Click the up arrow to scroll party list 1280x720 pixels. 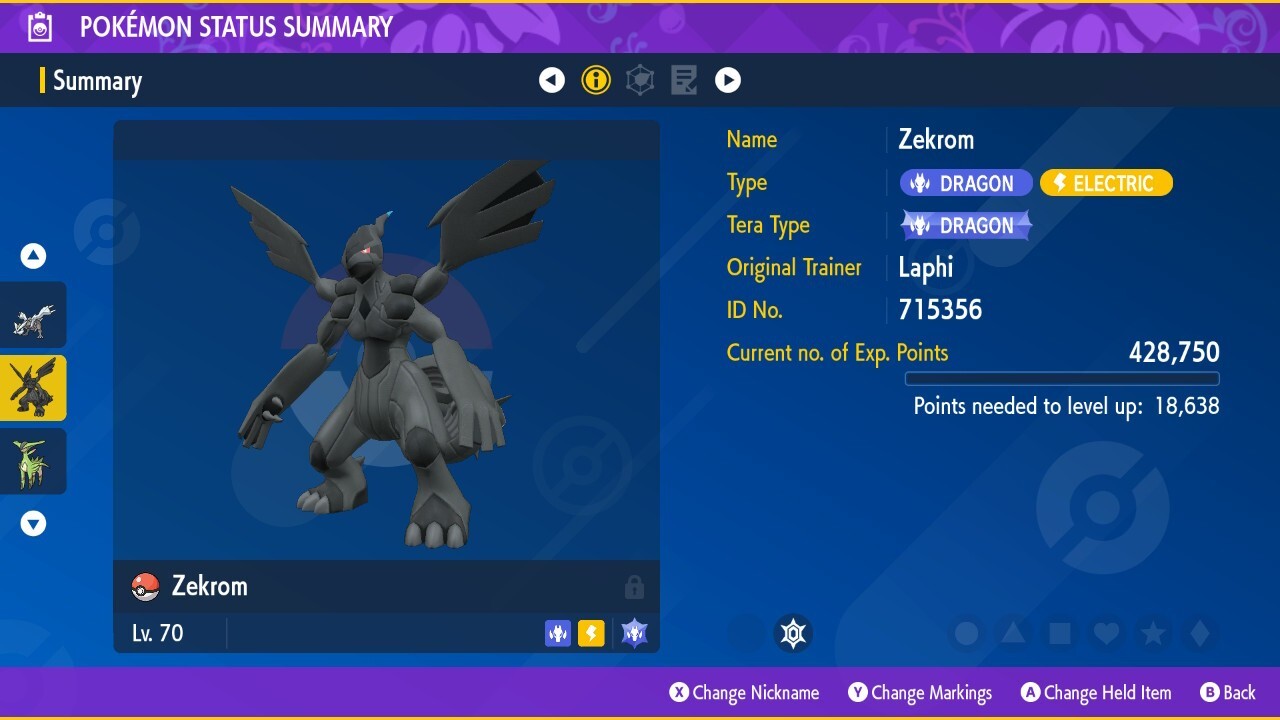pos(33,255)
